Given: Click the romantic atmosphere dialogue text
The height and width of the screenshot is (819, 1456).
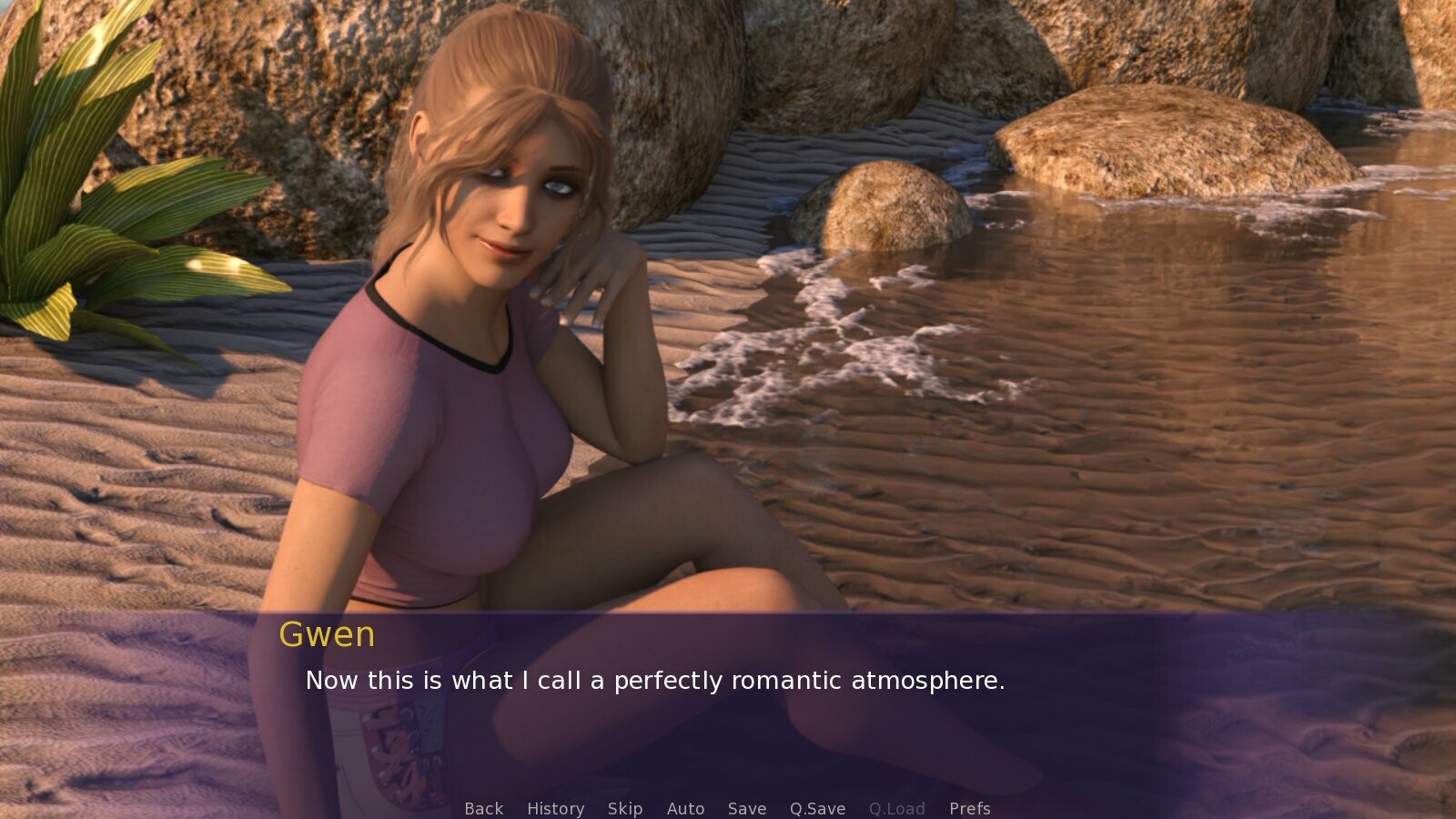Looking at the screenshot, I should coord(656,680).
